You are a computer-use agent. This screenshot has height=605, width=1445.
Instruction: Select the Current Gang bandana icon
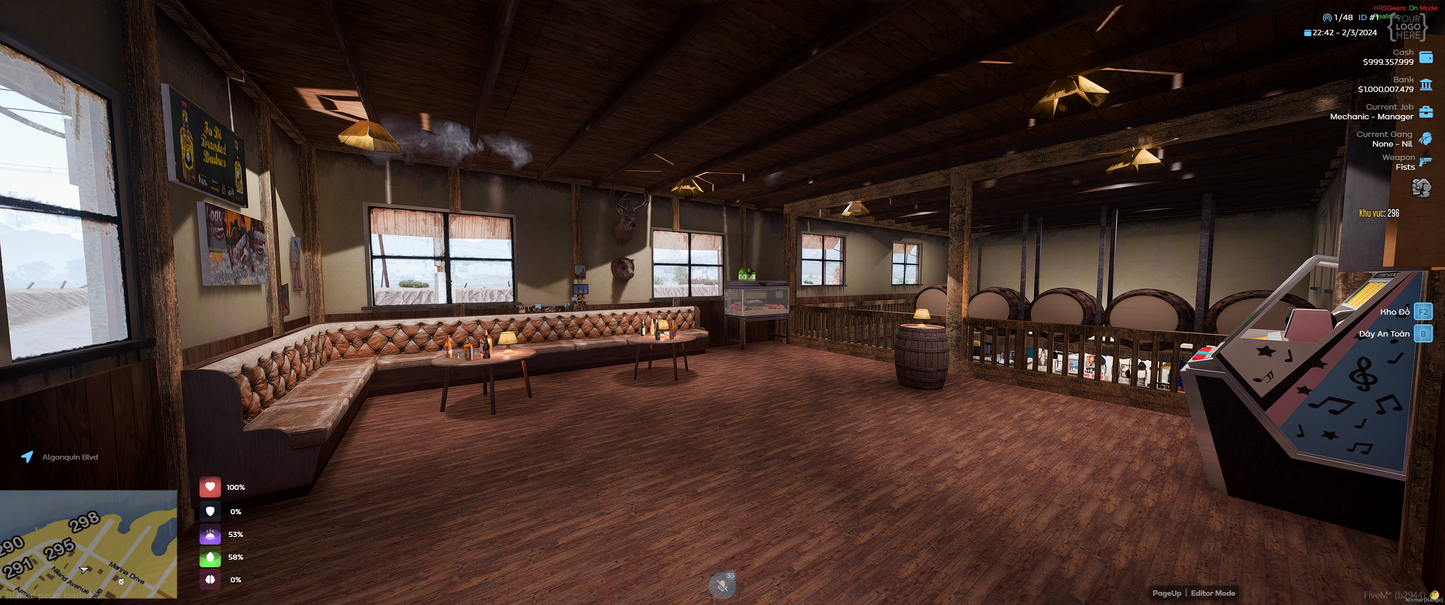tap(1425, 139)
